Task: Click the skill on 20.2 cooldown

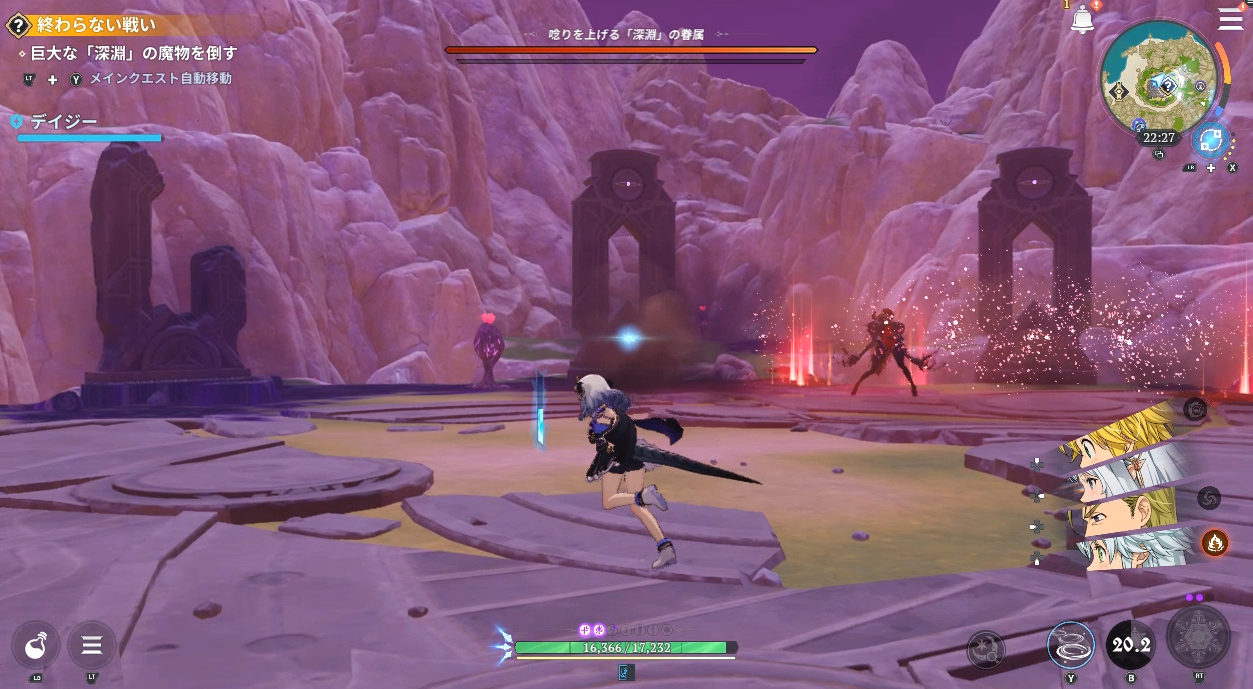Action: (x=1131, y=646)
